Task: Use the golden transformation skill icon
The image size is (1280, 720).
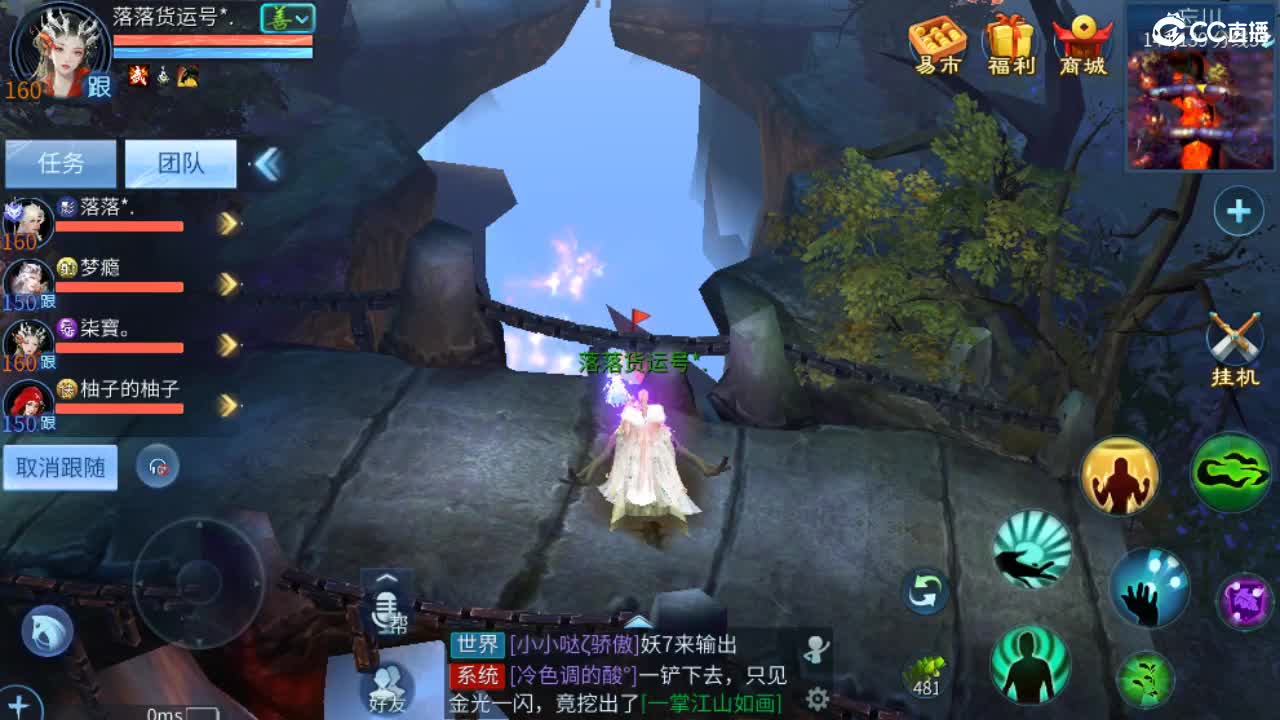Action: tap(1120, 476)
